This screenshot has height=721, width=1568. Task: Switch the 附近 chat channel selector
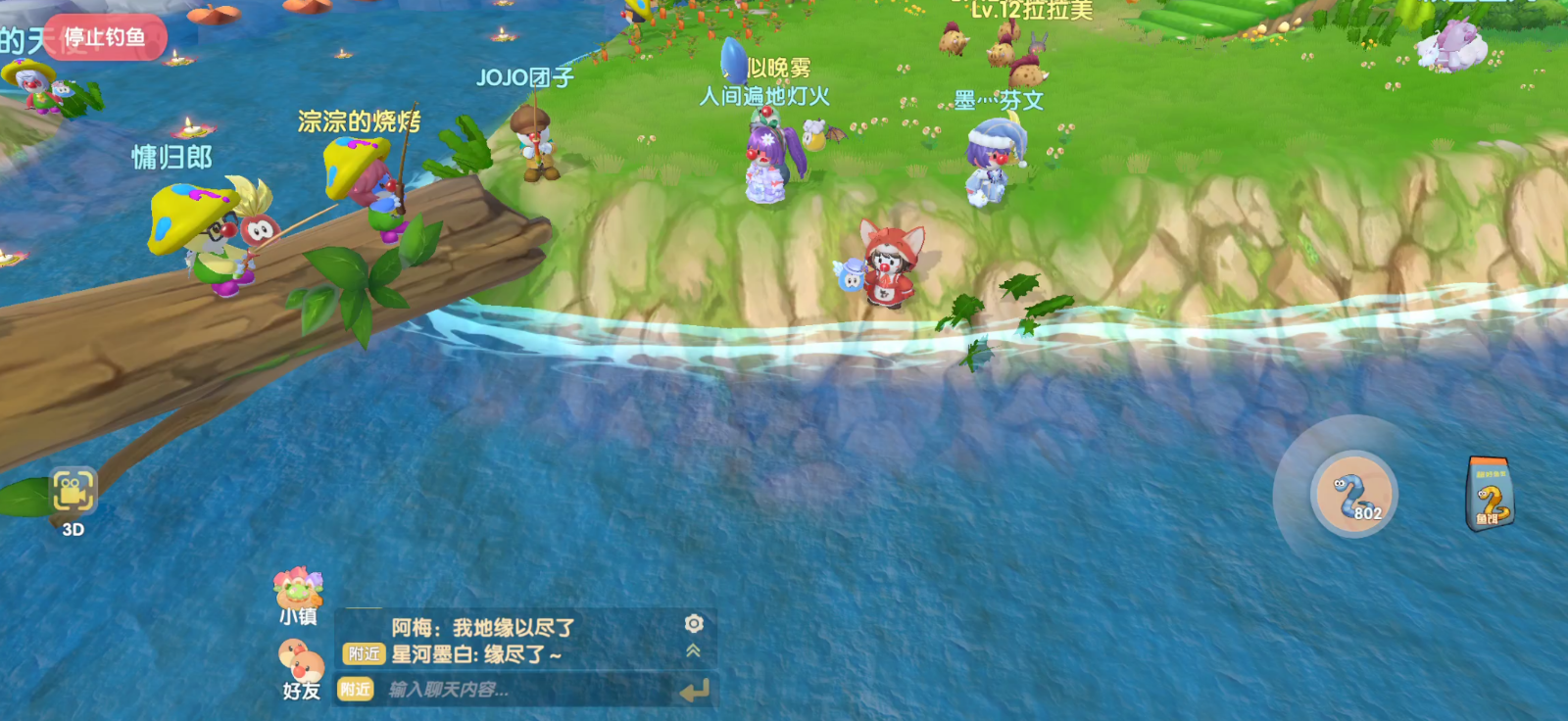click(x=355, y=690)
